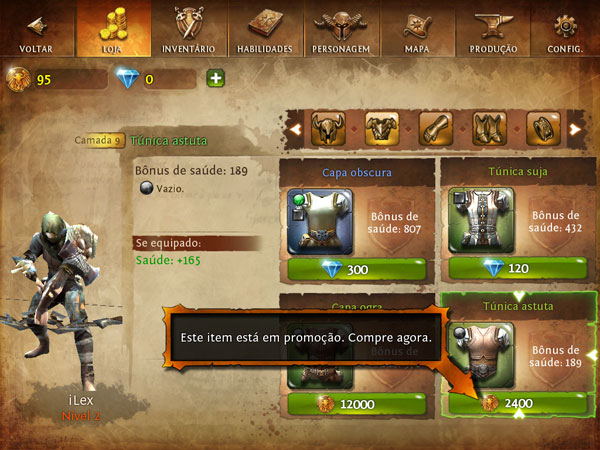
Task: Open the Inventário tab
Action: pyautogui.click(x=188, y=28)
